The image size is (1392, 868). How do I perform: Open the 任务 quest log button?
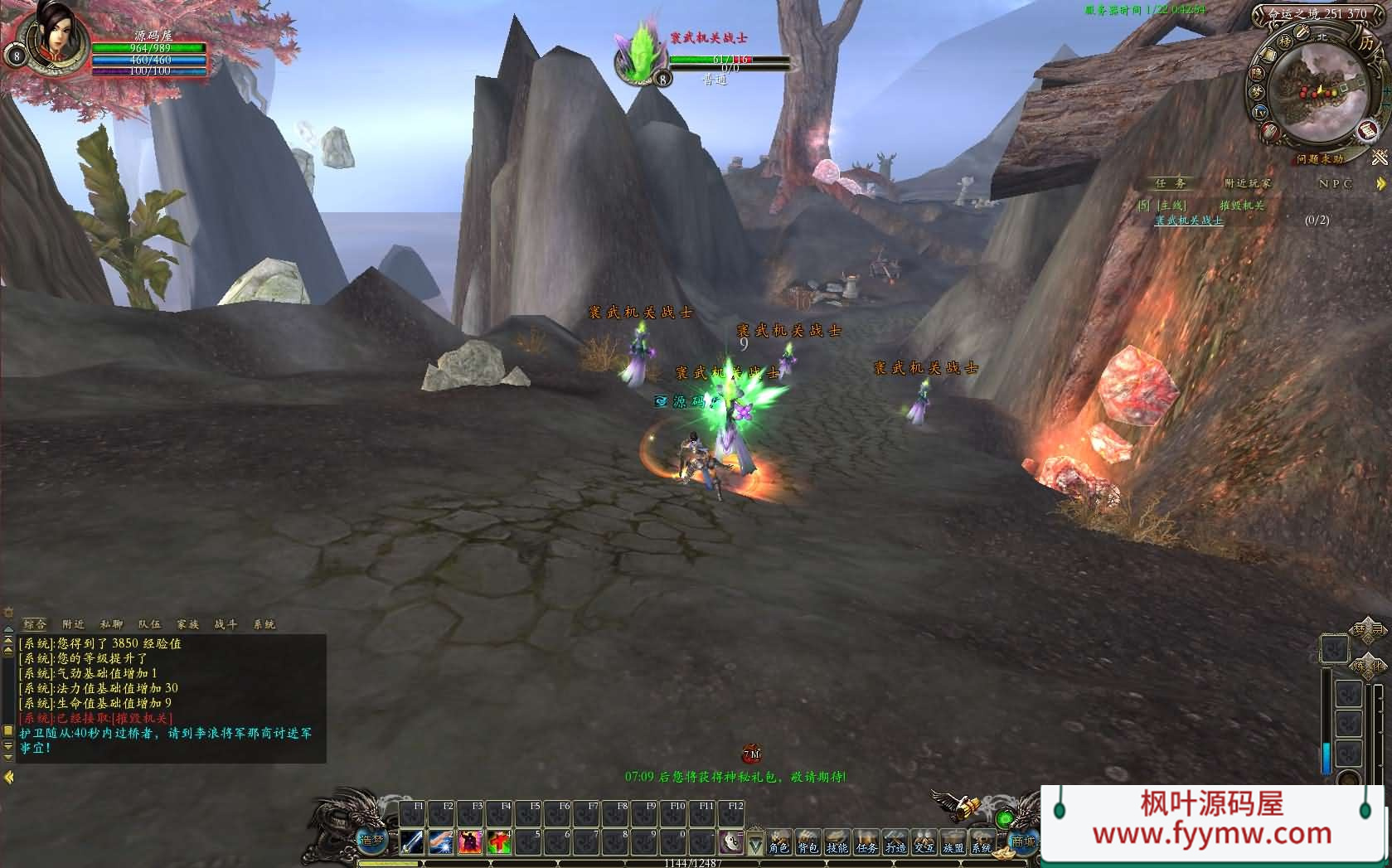866,842
